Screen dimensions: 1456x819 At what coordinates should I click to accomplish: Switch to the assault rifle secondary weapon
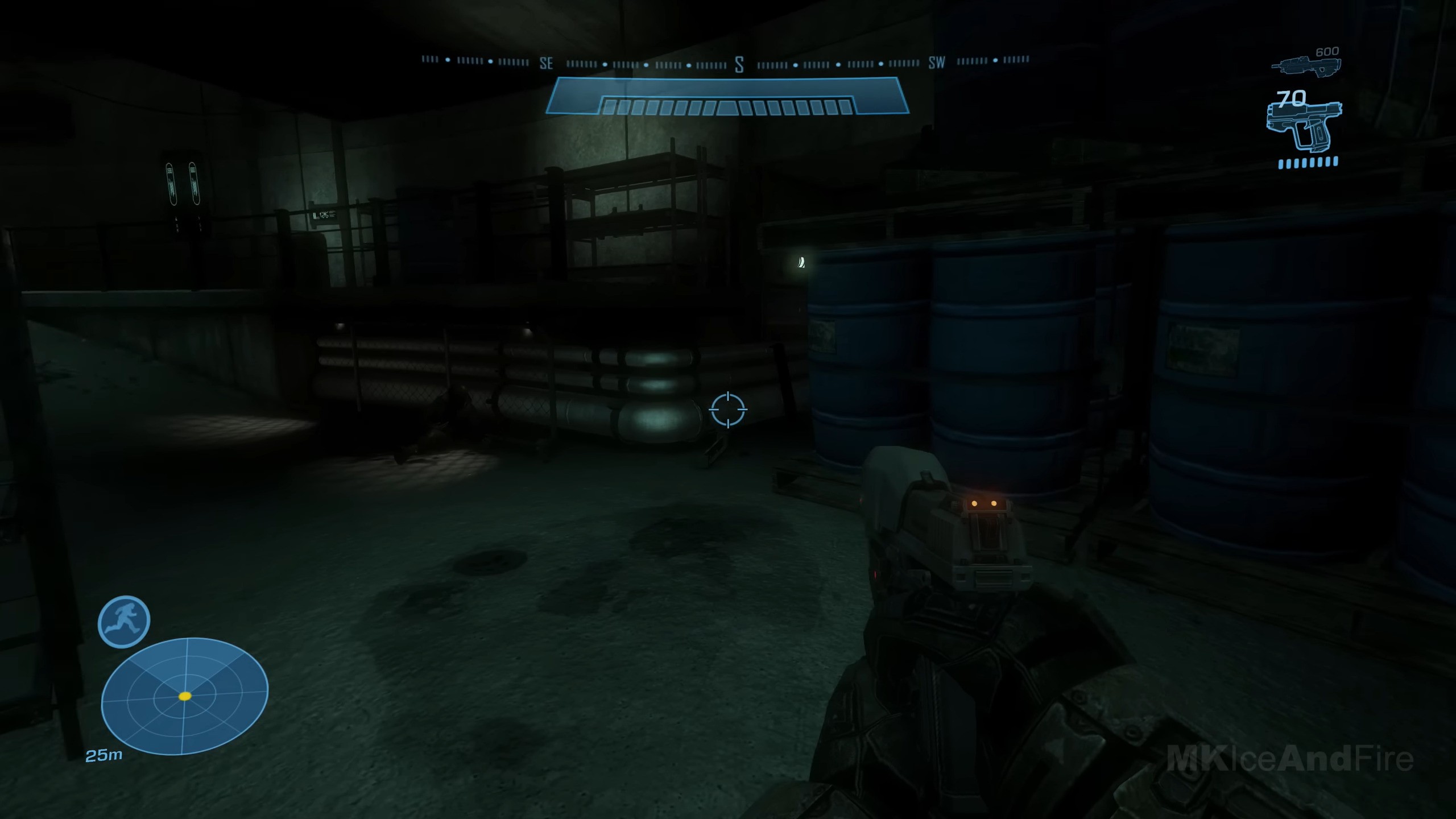point(1306,65)
